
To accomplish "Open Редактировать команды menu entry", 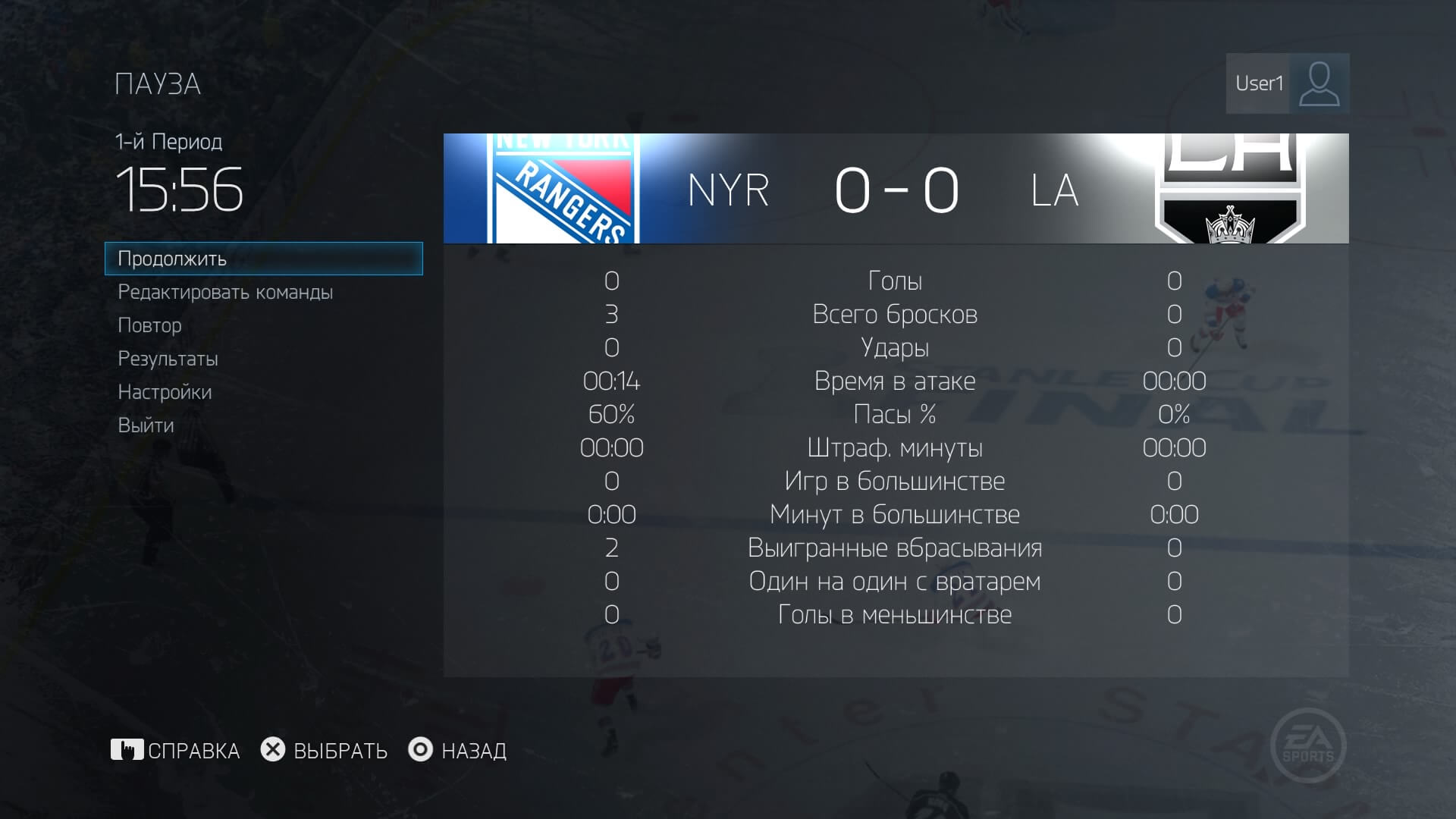I will tap(225, 292).
